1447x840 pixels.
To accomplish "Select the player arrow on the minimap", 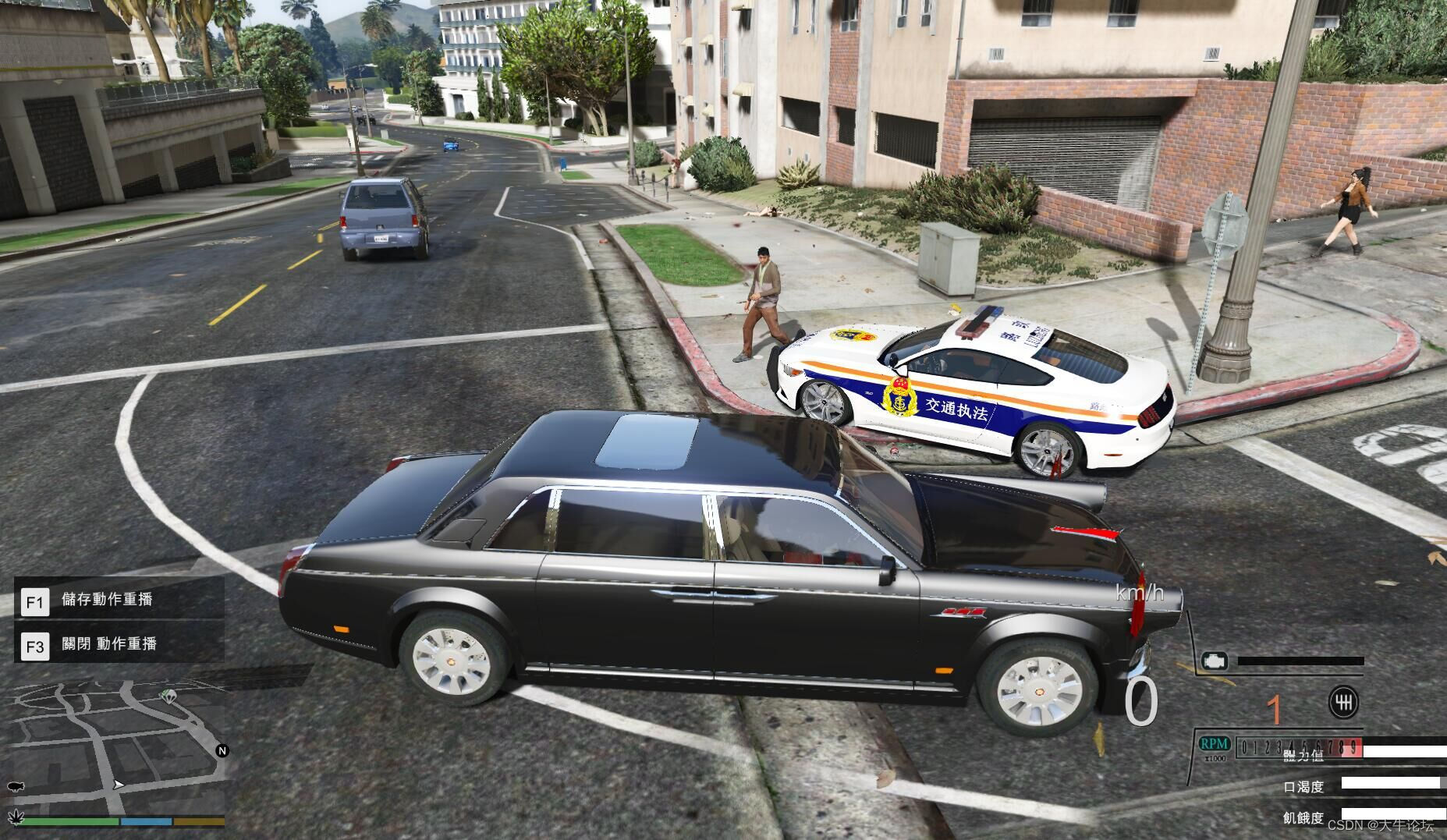I will click(x=119, y=785).
